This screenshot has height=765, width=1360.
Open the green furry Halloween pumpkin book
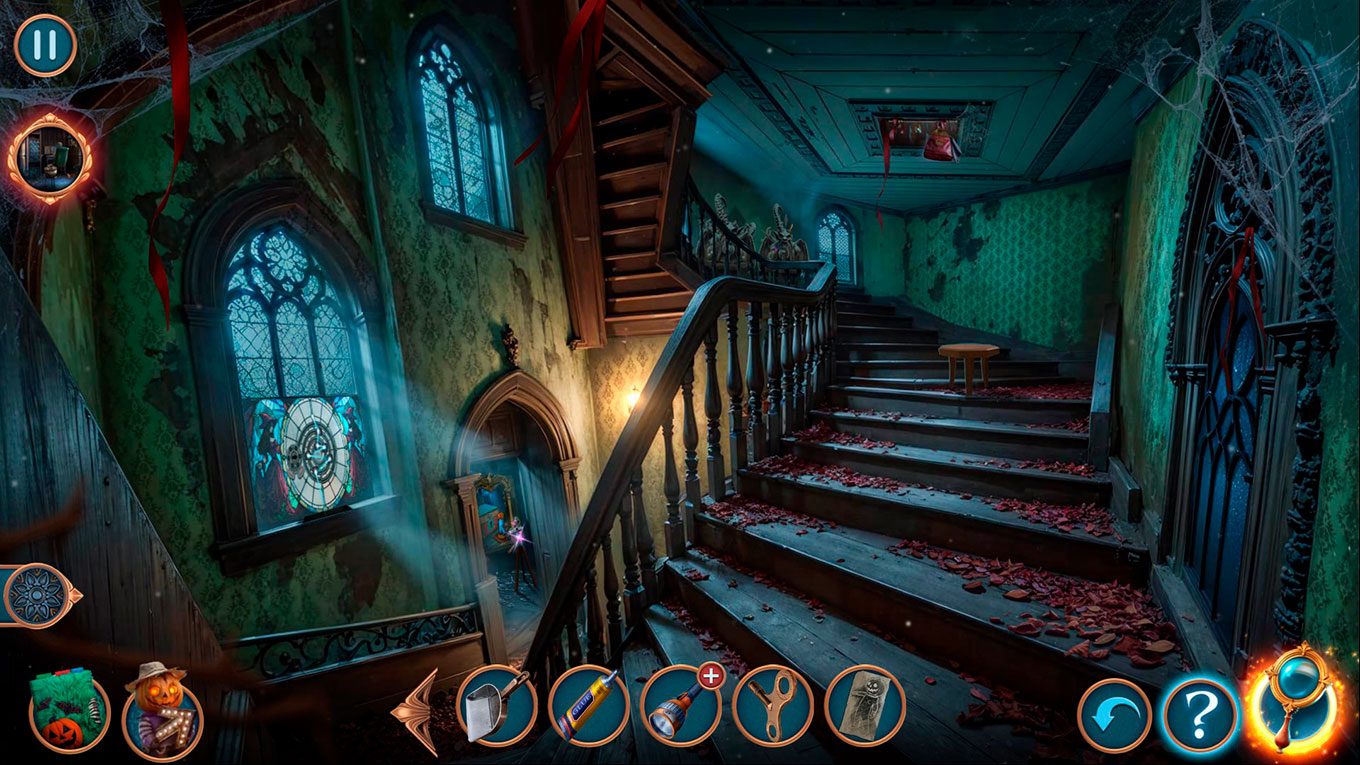[x=69, y=710]
